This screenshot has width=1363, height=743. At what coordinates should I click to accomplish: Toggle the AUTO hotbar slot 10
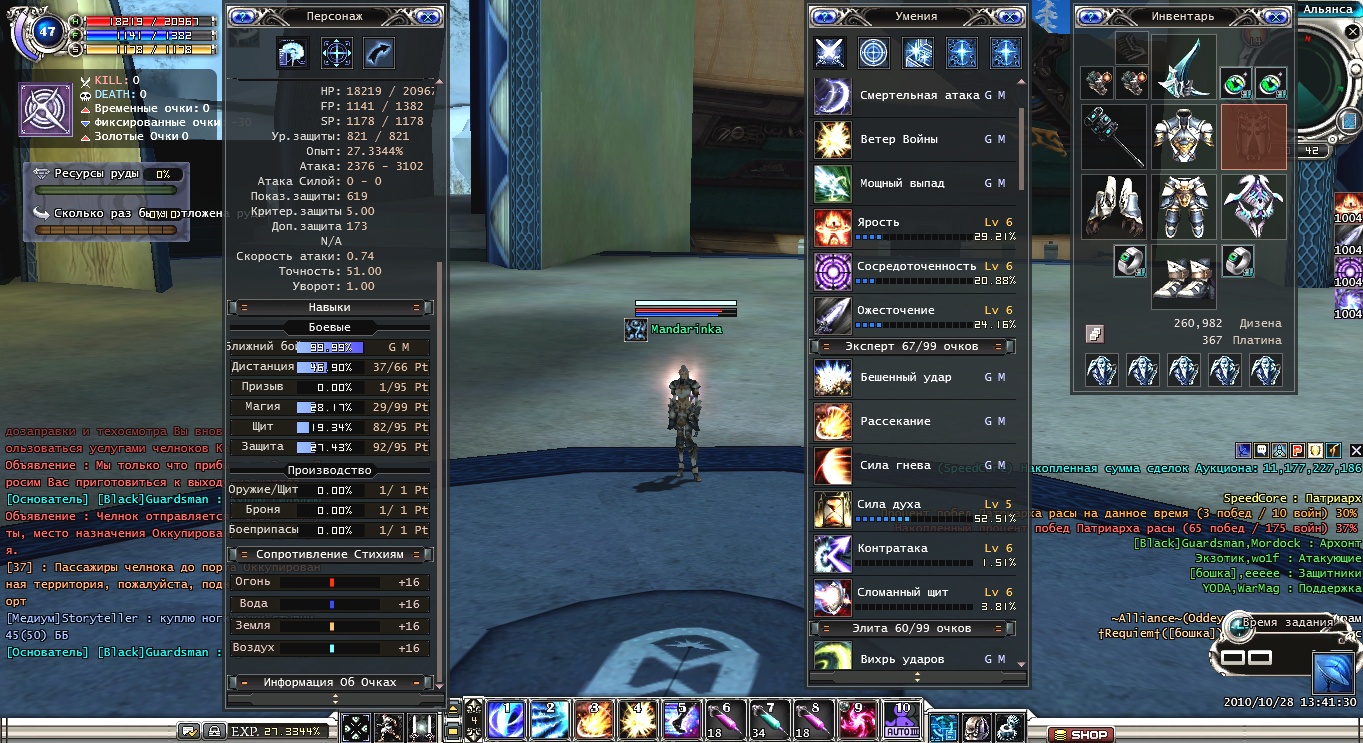click(x=903, y=720)
